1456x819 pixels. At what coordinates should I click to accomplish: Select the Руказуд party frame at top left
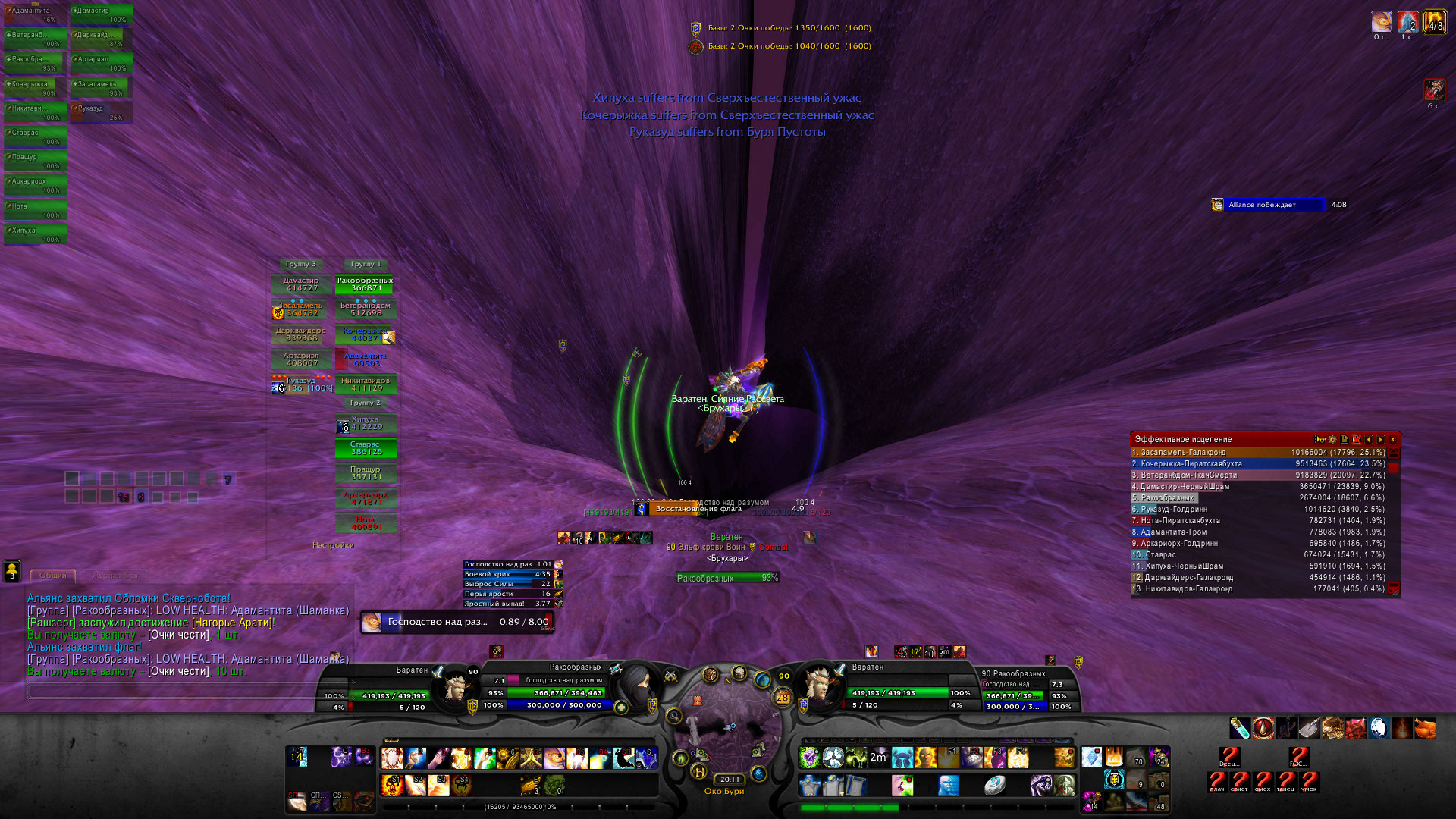coord(102,112)
